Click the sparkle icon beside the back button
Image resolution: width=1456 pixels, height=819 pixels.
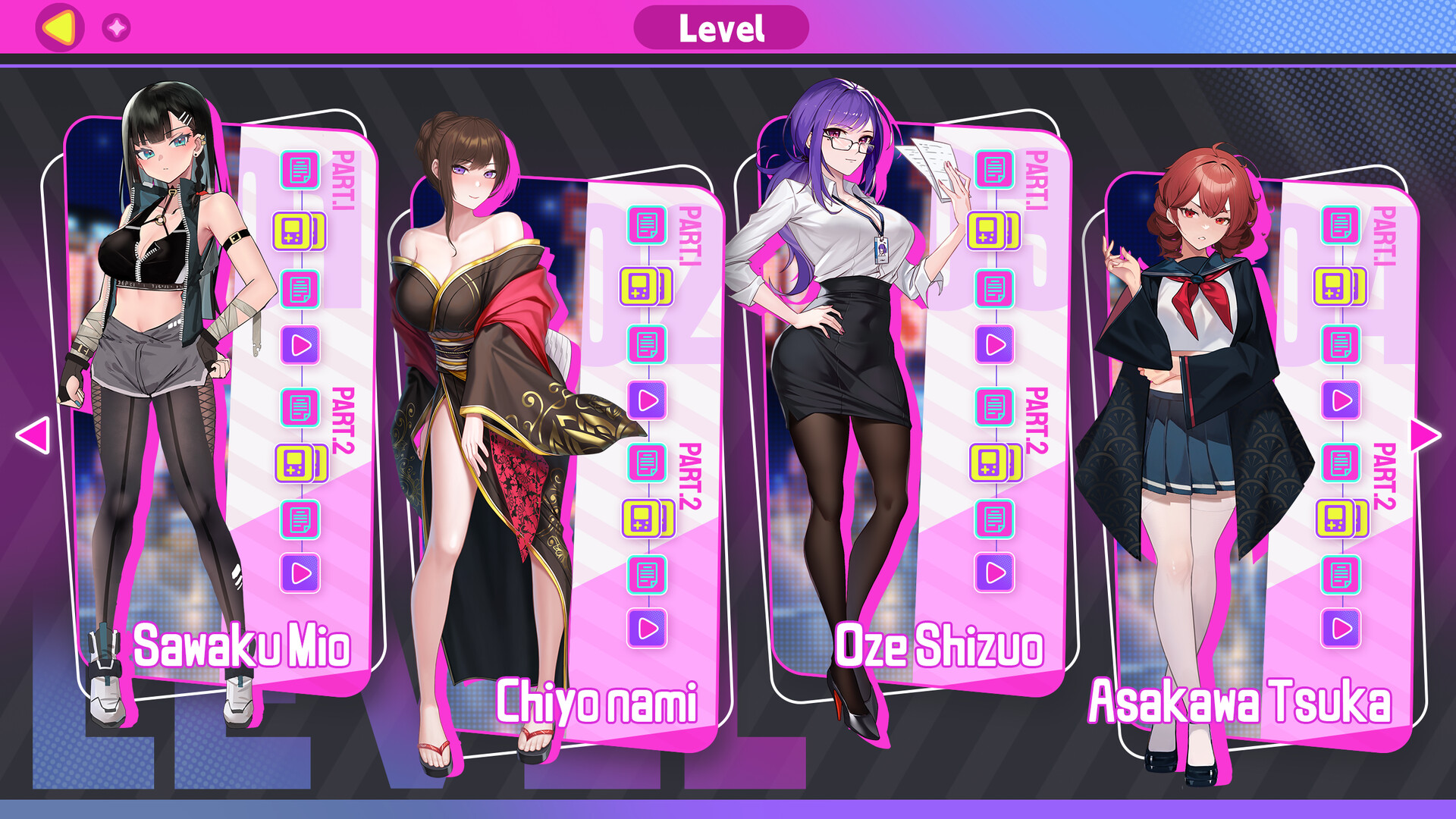115,28
